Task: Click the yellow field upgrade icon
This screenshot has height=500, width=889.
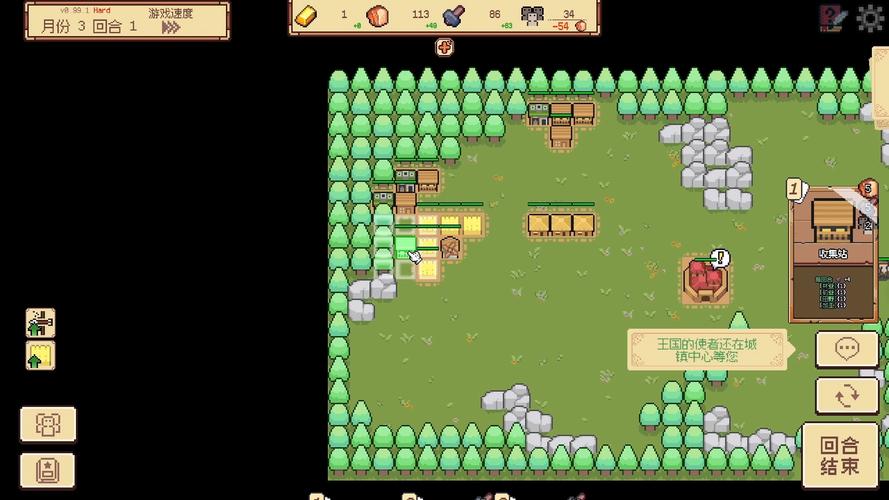Action: (41, 356)
